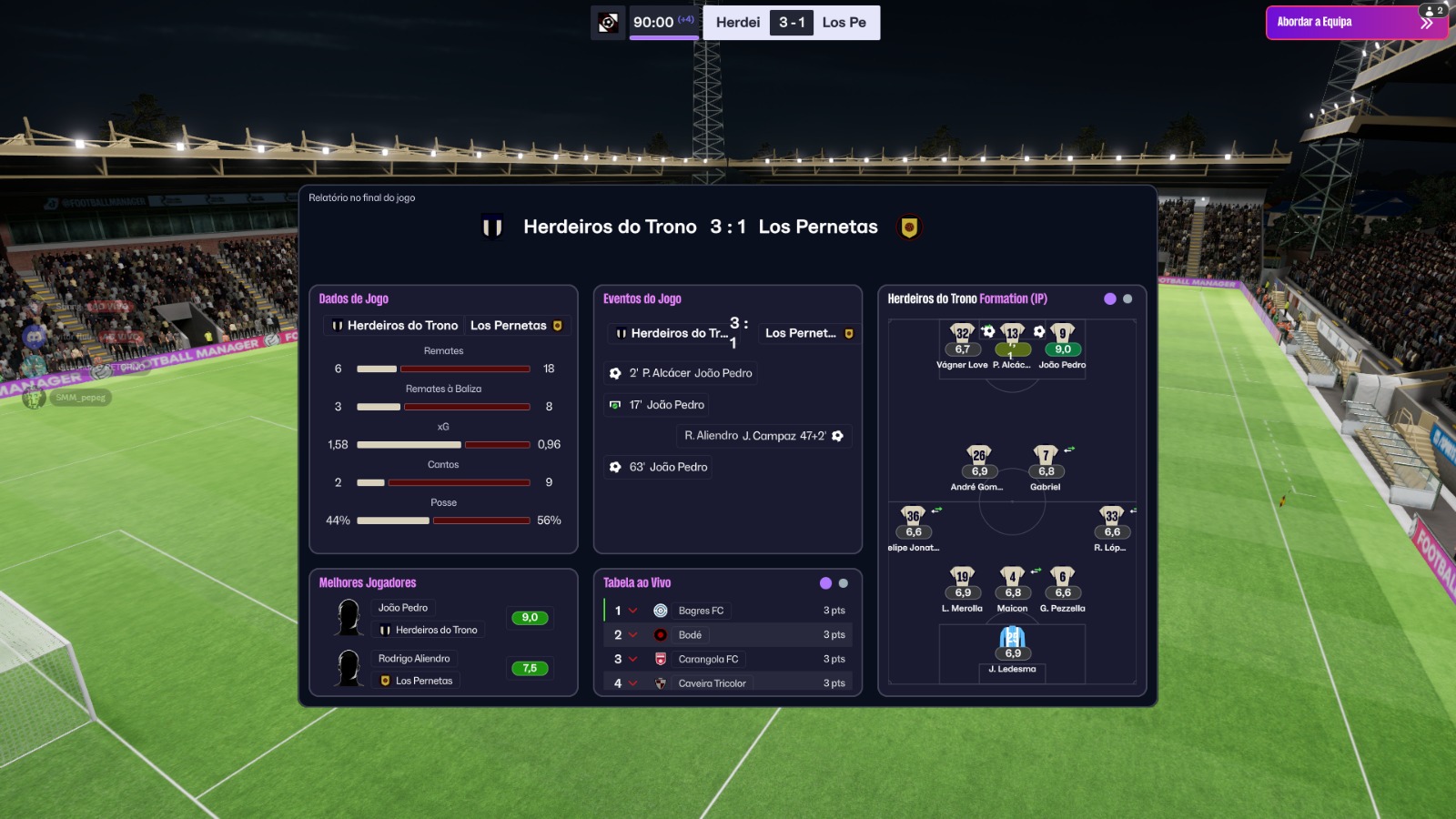Image resolution: width=1456 pixels, height=819 pixels.
Task: Open Bodé row in Tabela ao Vivo
Action: (x=690, y=635)
